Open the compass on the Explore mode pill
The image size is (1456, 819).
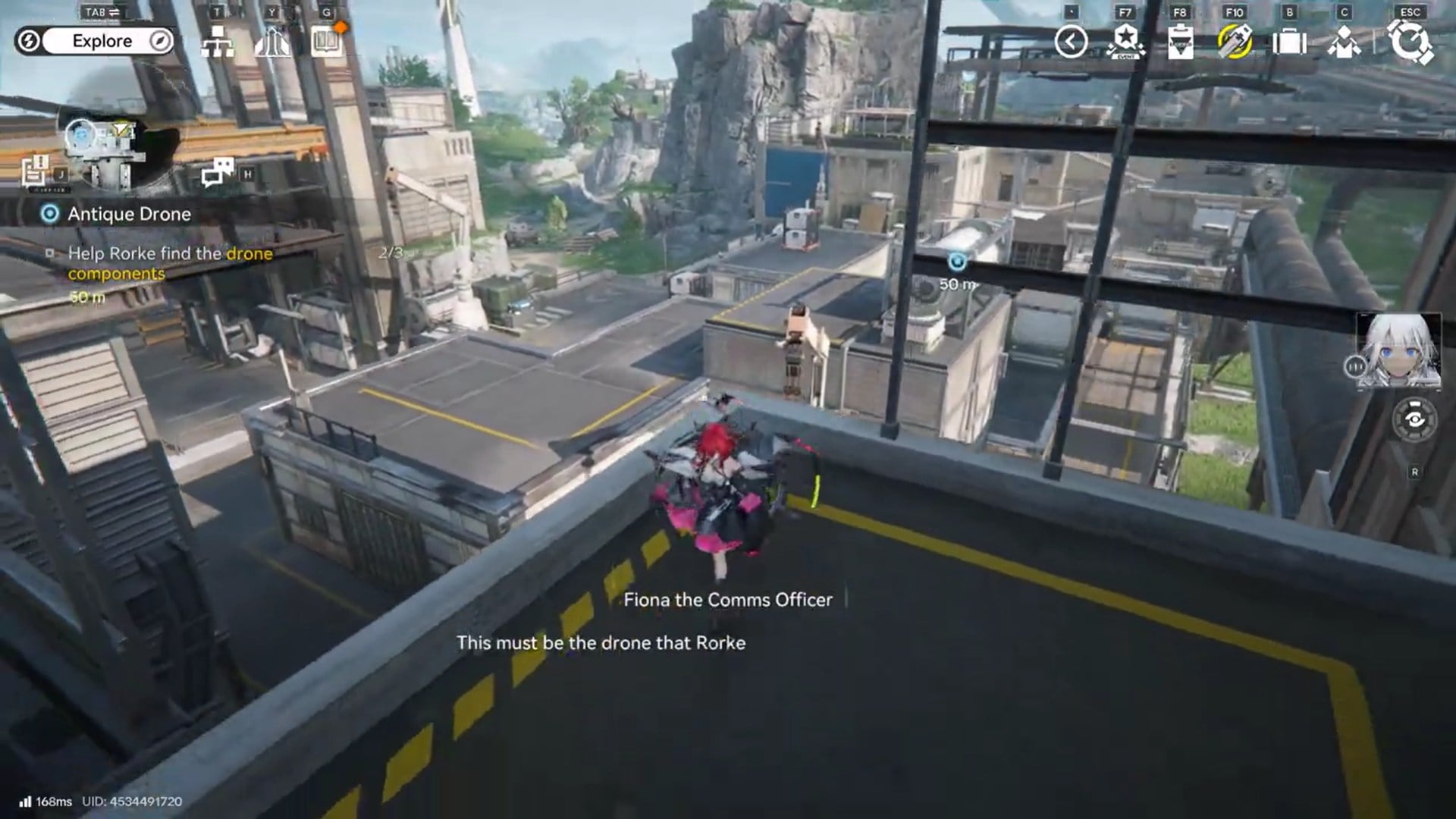pos(158,41)
